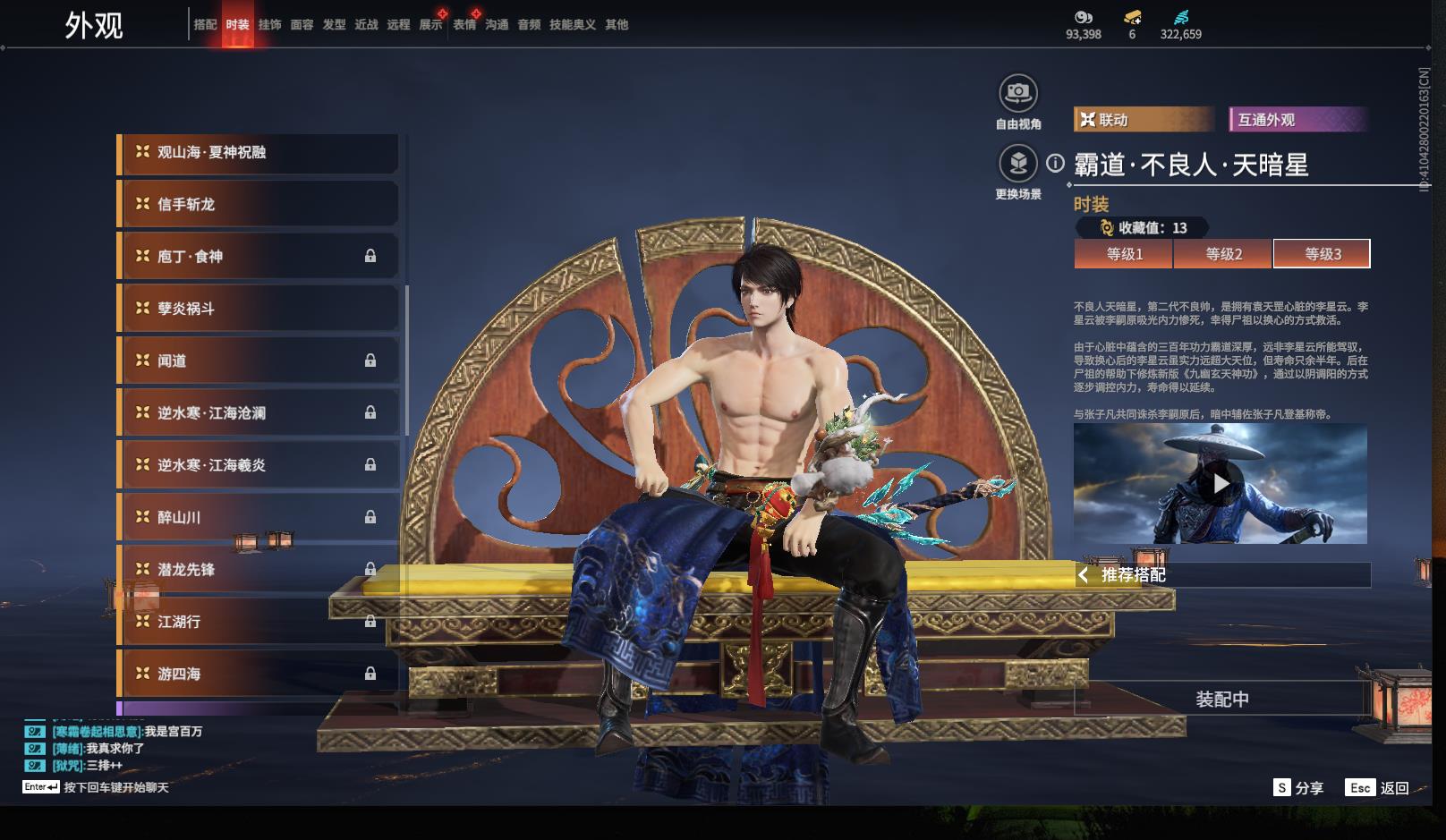This screenshot has width=1446, height=840.
Task: Select the 孽炎祸斗 outfit
Action: pos(258,309)
